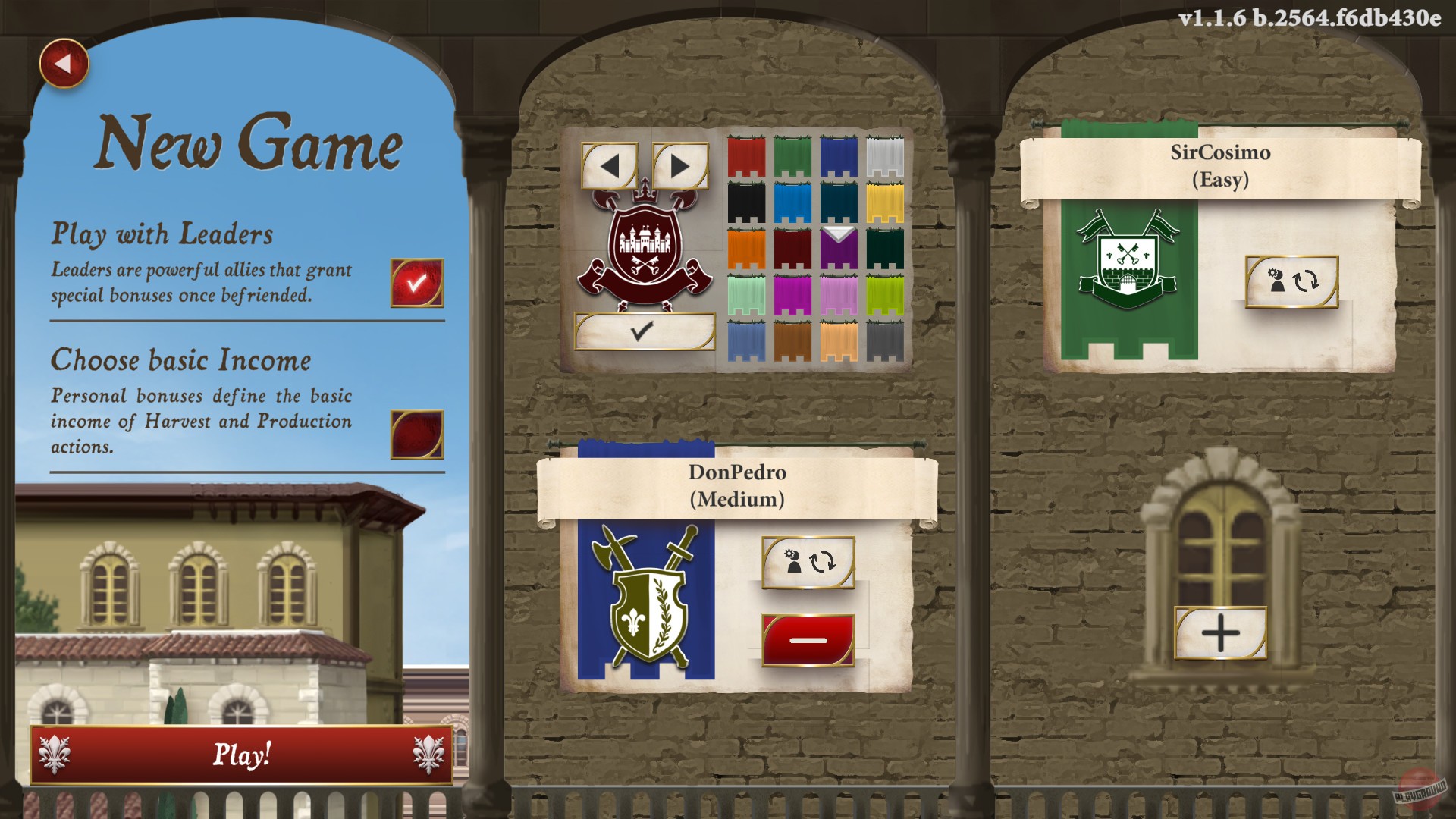Enable Play with Leaders
This screenshot has width=1456, height=819.
click(x=414, y=283)
